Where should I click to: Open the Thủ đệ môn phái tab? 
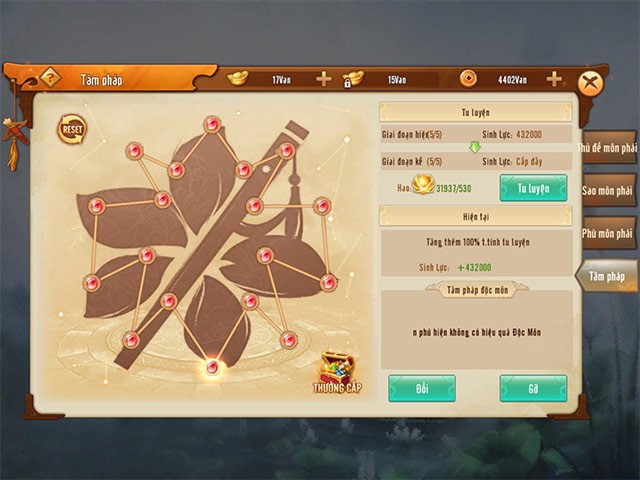[608, 148]
